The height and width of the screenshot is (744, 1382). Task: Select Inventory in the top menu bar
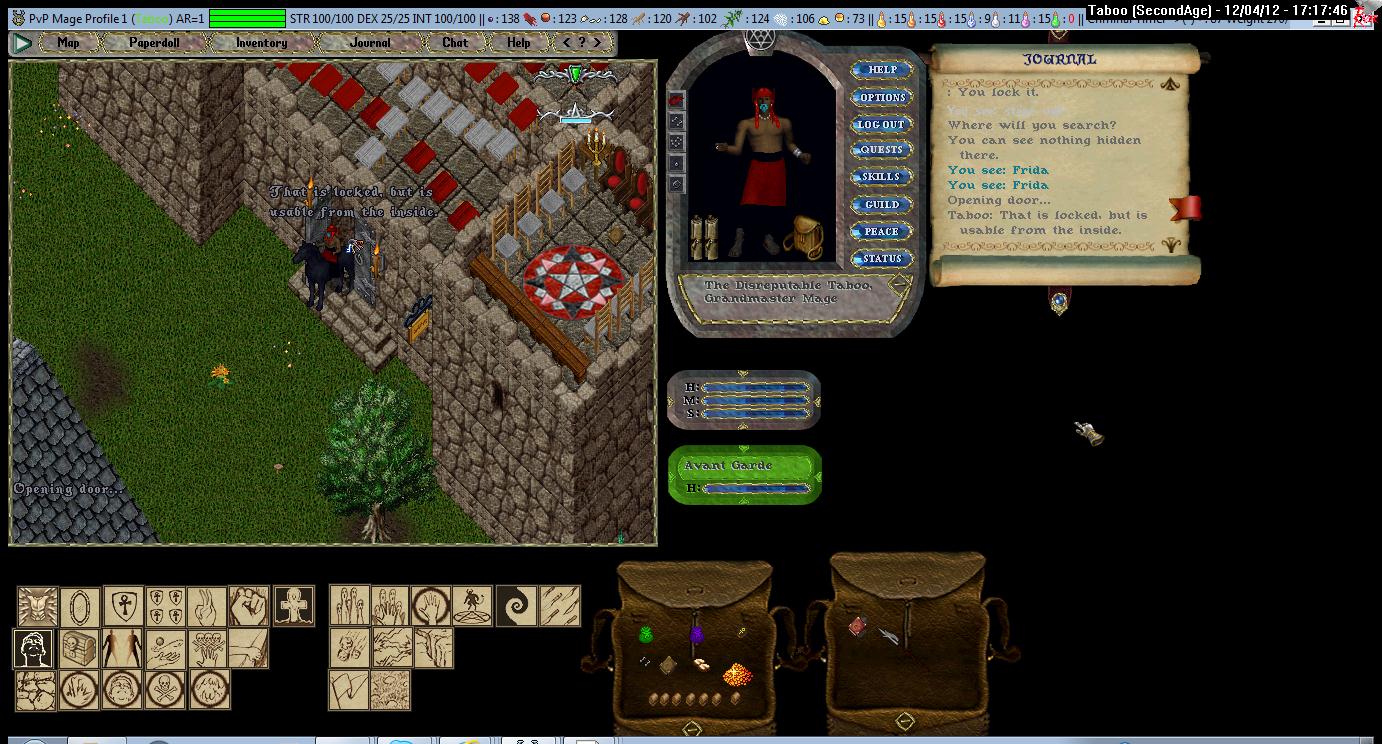[261, 43]
